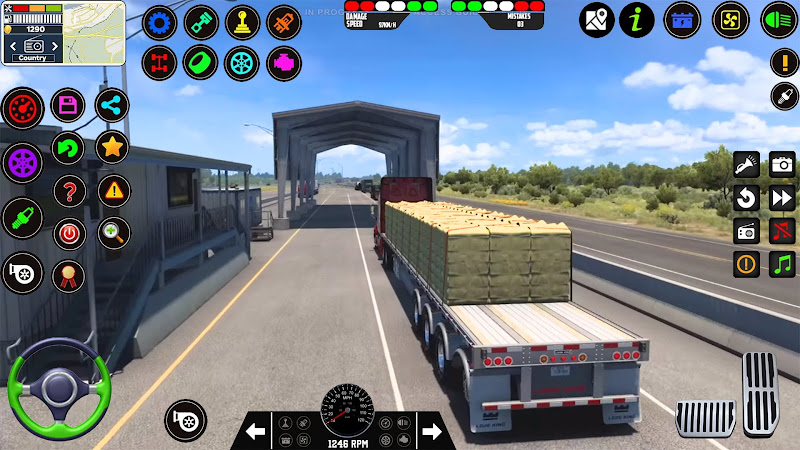Click the red power button icon

[x=68, y=233]
